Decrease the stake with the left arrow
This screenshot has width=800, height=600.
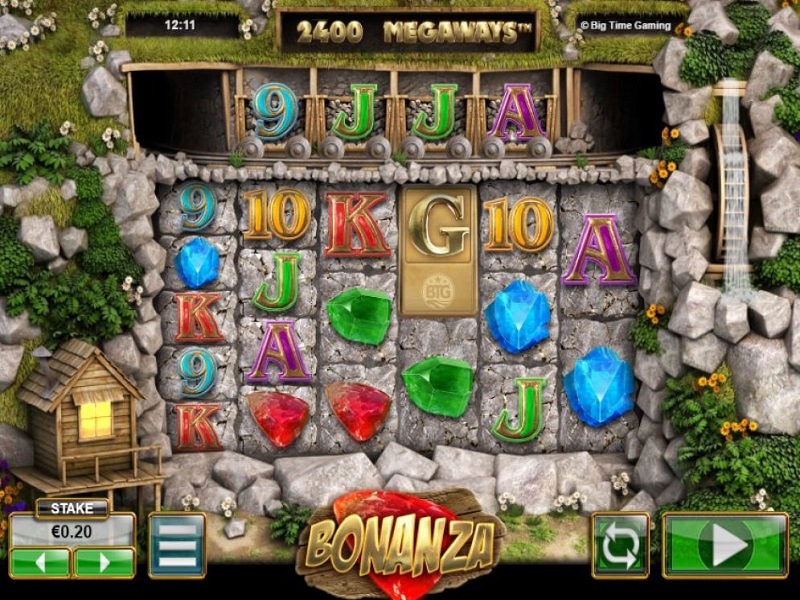(x=40, y=562)
